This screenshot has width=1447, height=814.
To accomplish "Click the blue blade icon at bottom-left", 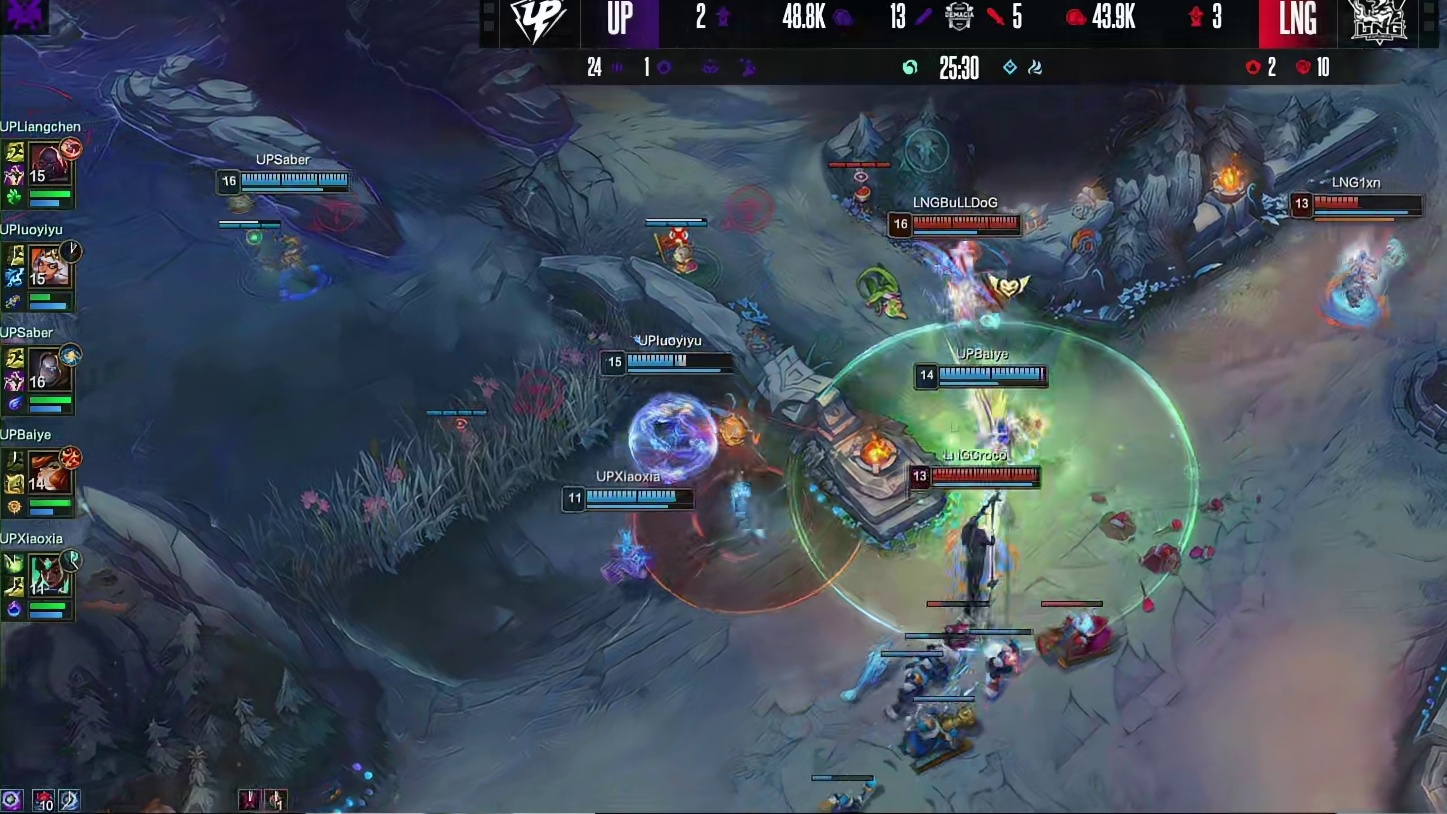I will click(69, 800).
